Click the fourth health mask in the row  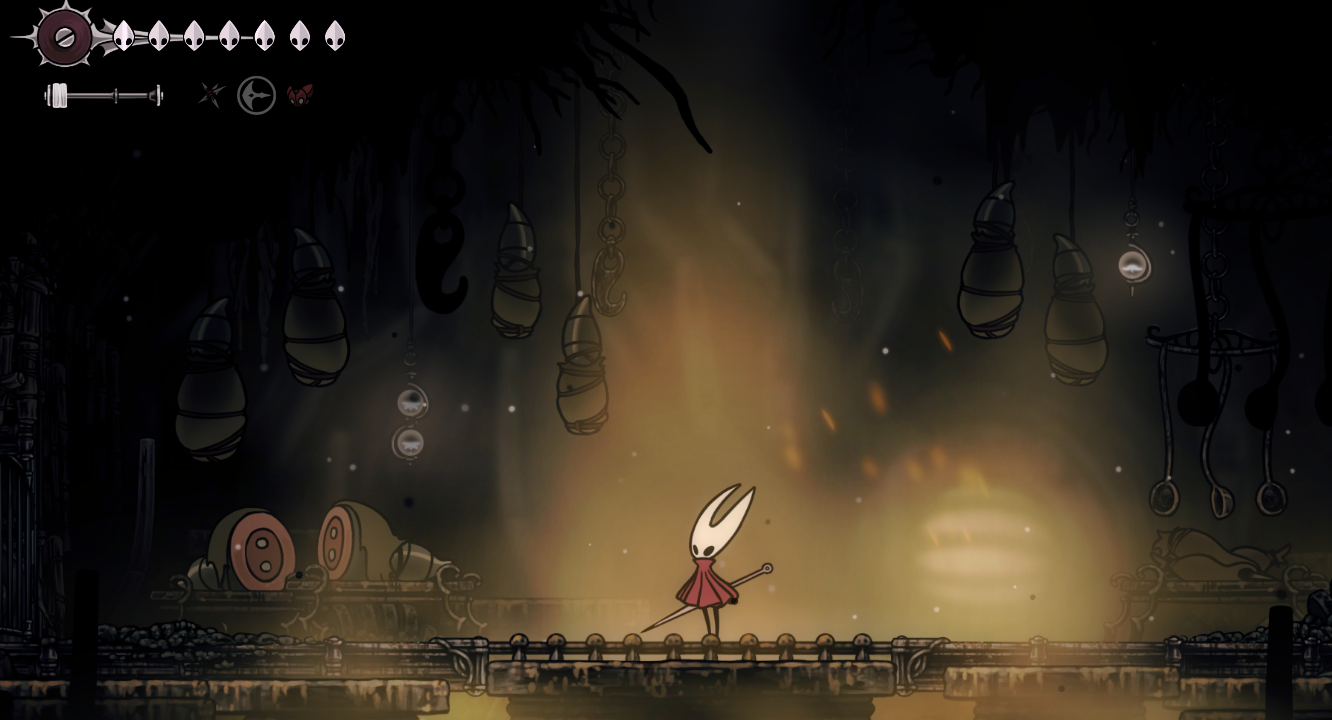227,36
